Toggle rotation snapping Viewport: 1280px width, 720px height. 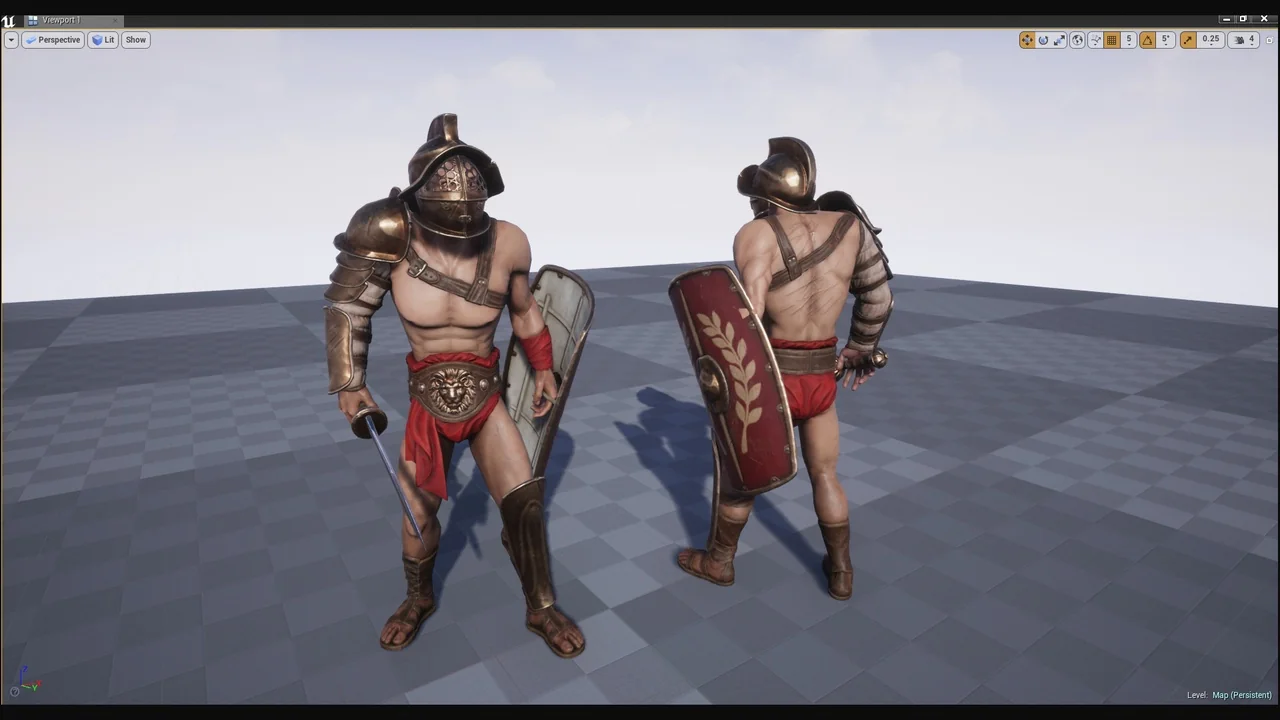[1147, 39]
